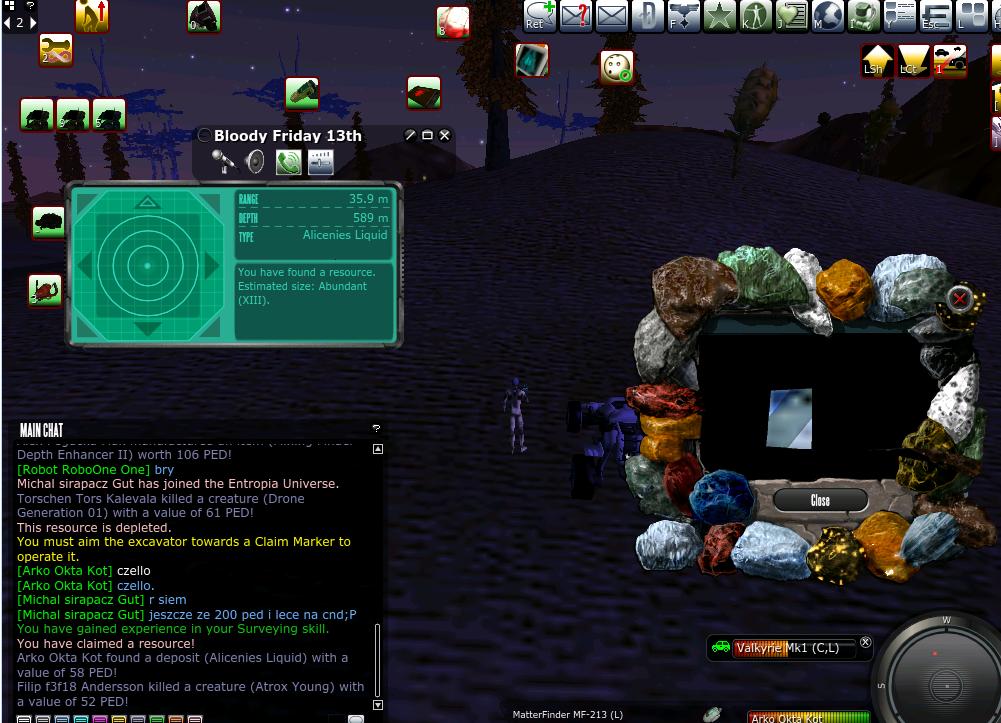This screenshot has width=1001, height=723.
Task: Close the Valkyrie Mk1 vehicle status bar
Action: pos(866,643)
